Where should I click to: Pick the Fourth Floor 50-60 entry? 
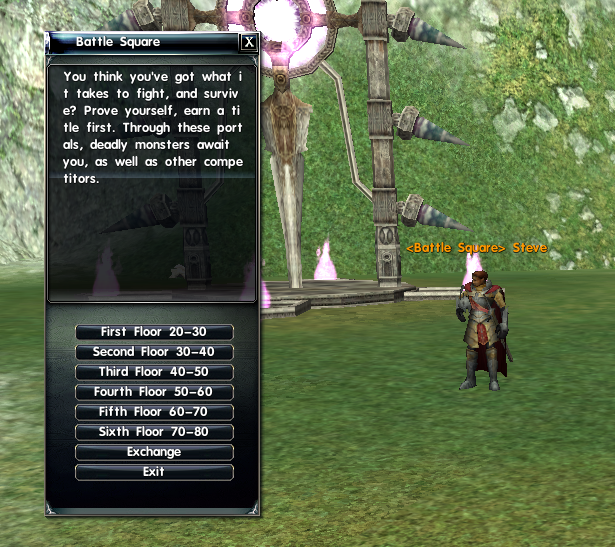click(154, 392)
